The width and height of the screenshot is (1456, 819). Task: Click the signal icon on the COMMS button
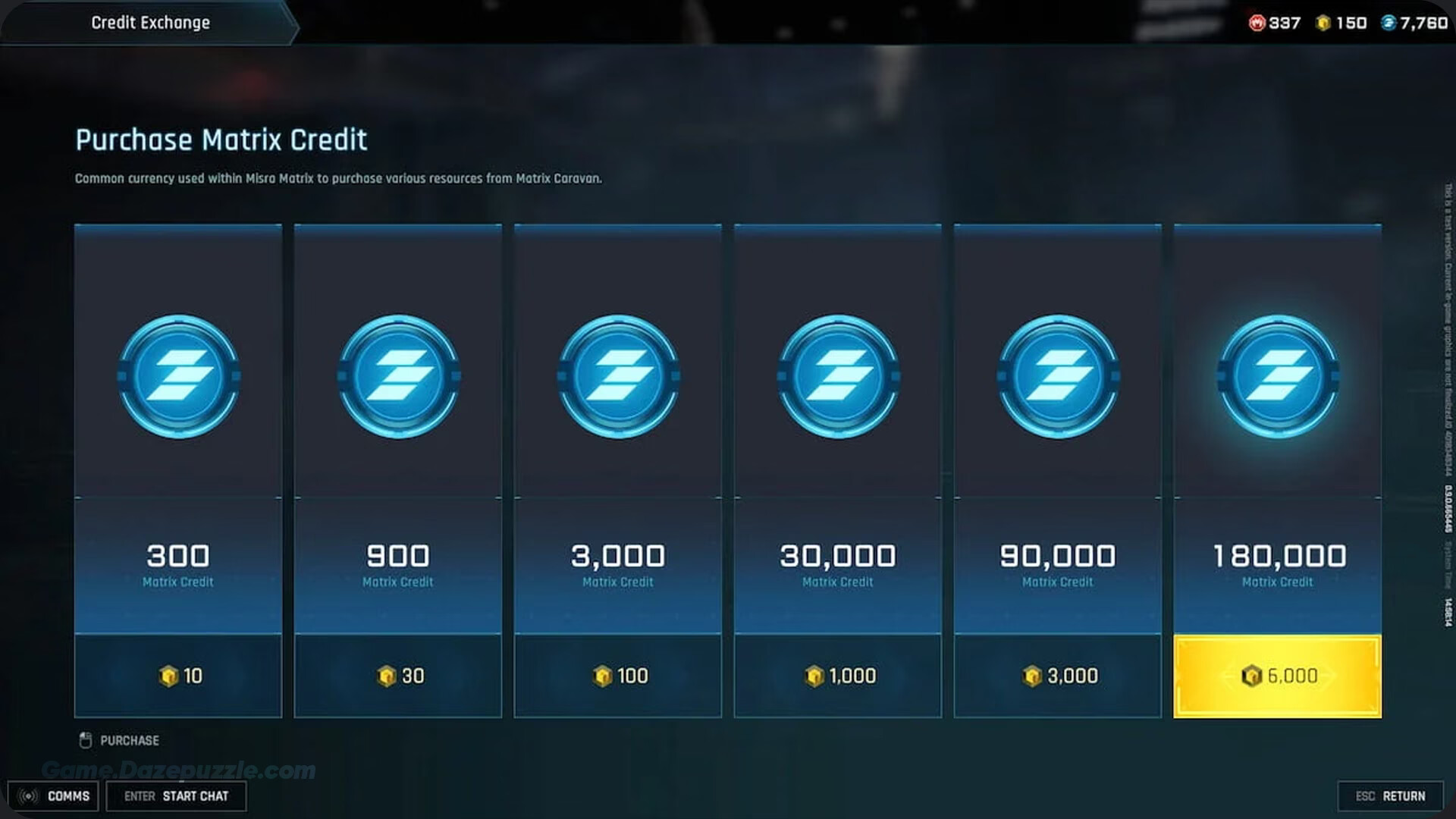coord(30,795)
